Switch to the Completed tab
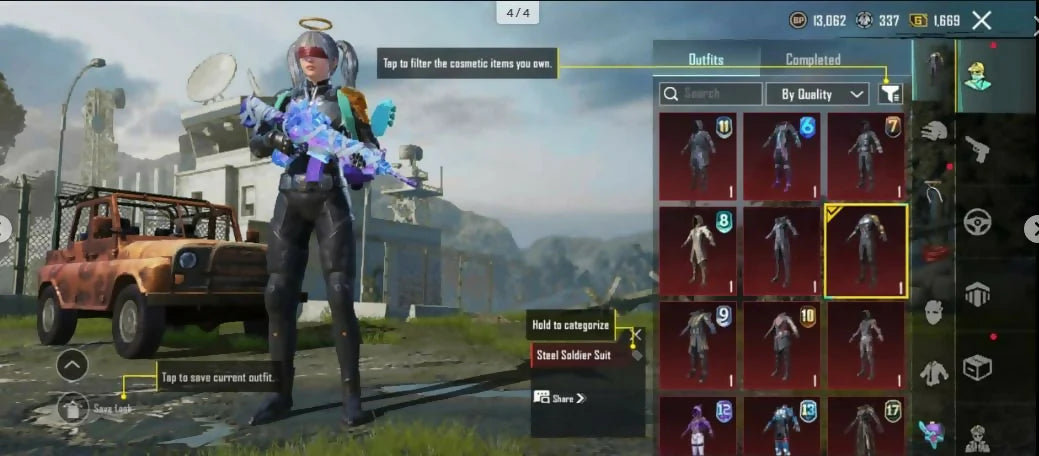This screenshot has height=456, width=1039. click(x=812, y=60)
